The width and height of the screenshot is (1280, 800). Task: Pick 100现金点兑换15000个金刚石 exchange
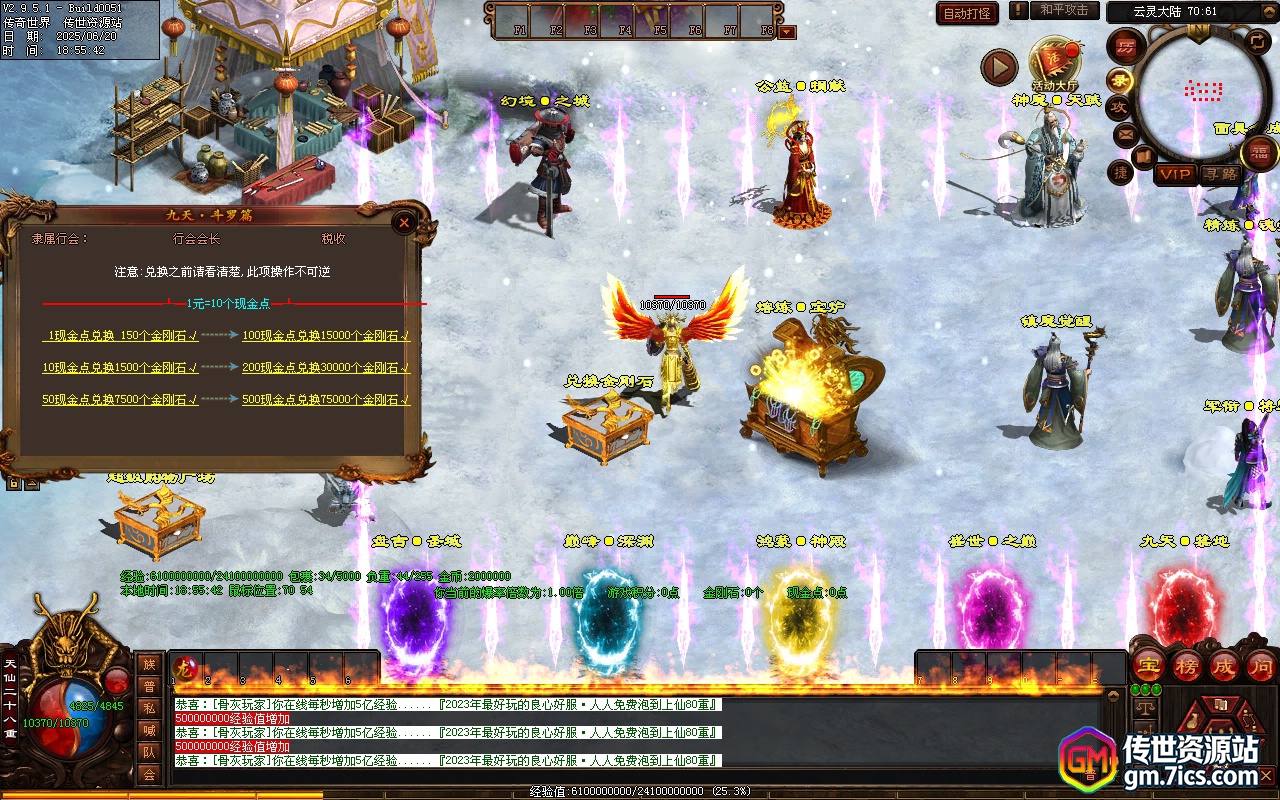point(326,336)
